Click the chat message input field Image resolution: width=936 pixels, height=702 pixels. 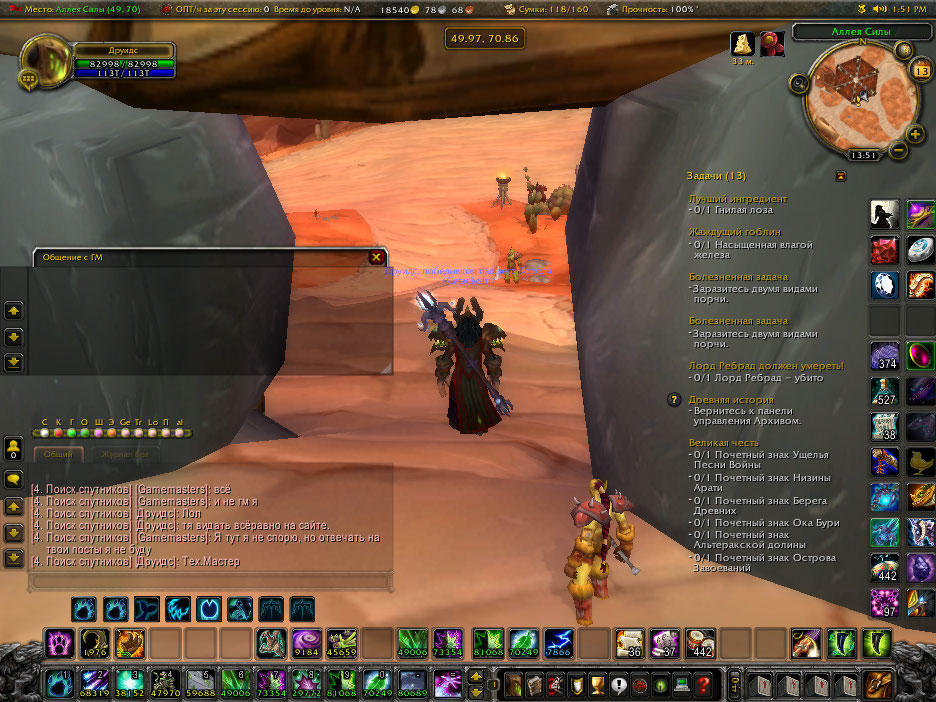point(208,580)
